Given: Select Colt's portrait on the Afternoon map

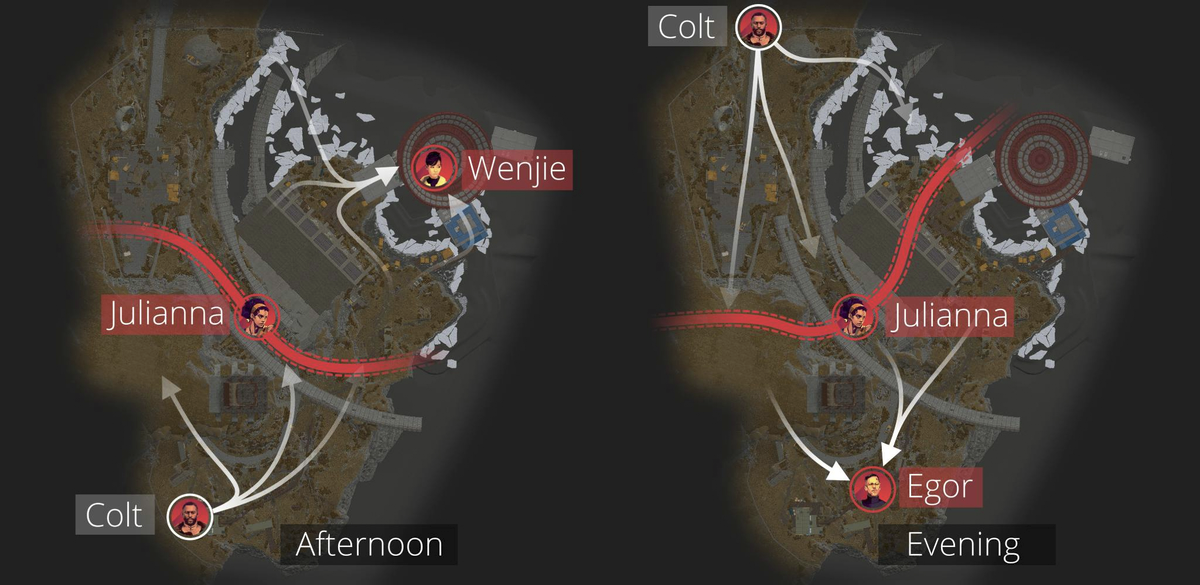Looking at the screenshot, I should tap(189, 516).
